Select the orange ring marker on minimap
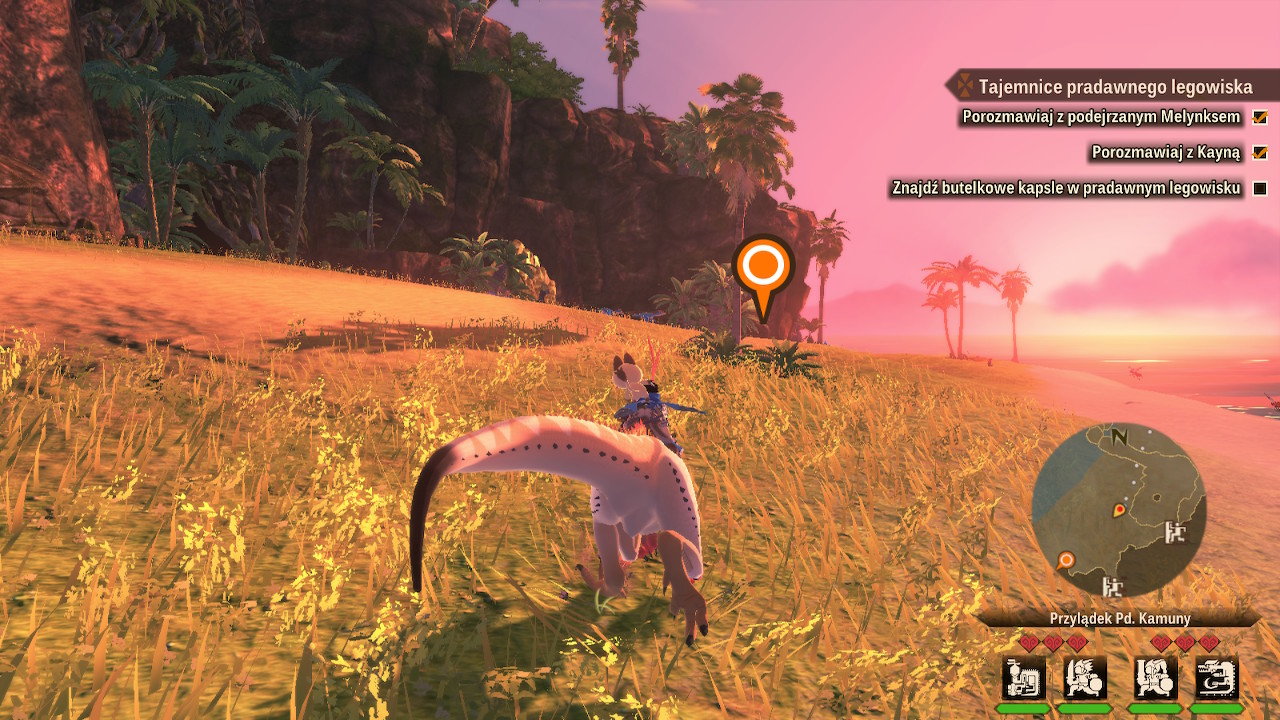Image resolution: width=1280 pixels, height=720 pixels. tap(1066, 560)
